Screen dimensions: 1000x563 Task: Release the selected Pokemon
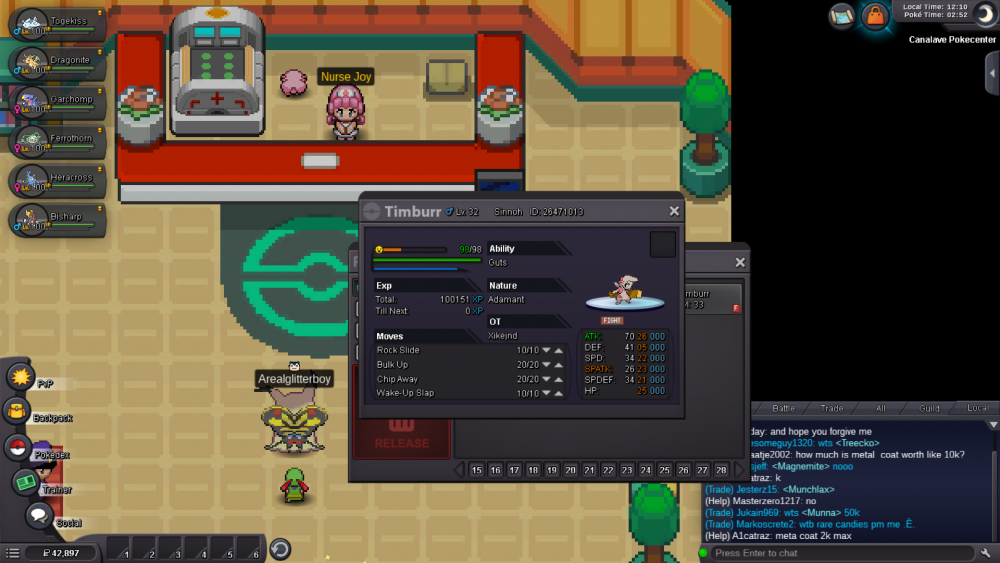401,442
